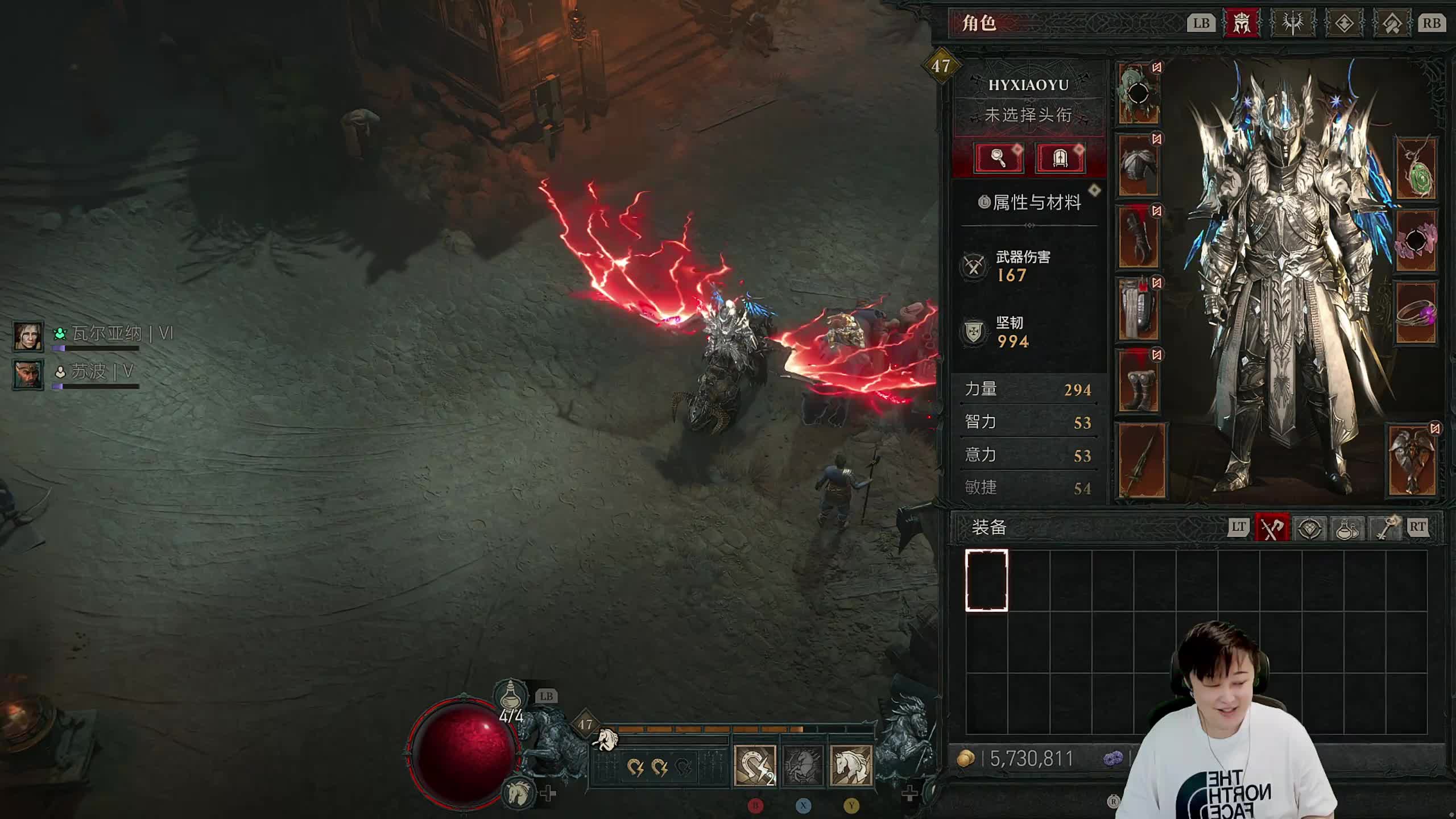Select party member 瓦尔亚纳's portrait

point(28,336)
